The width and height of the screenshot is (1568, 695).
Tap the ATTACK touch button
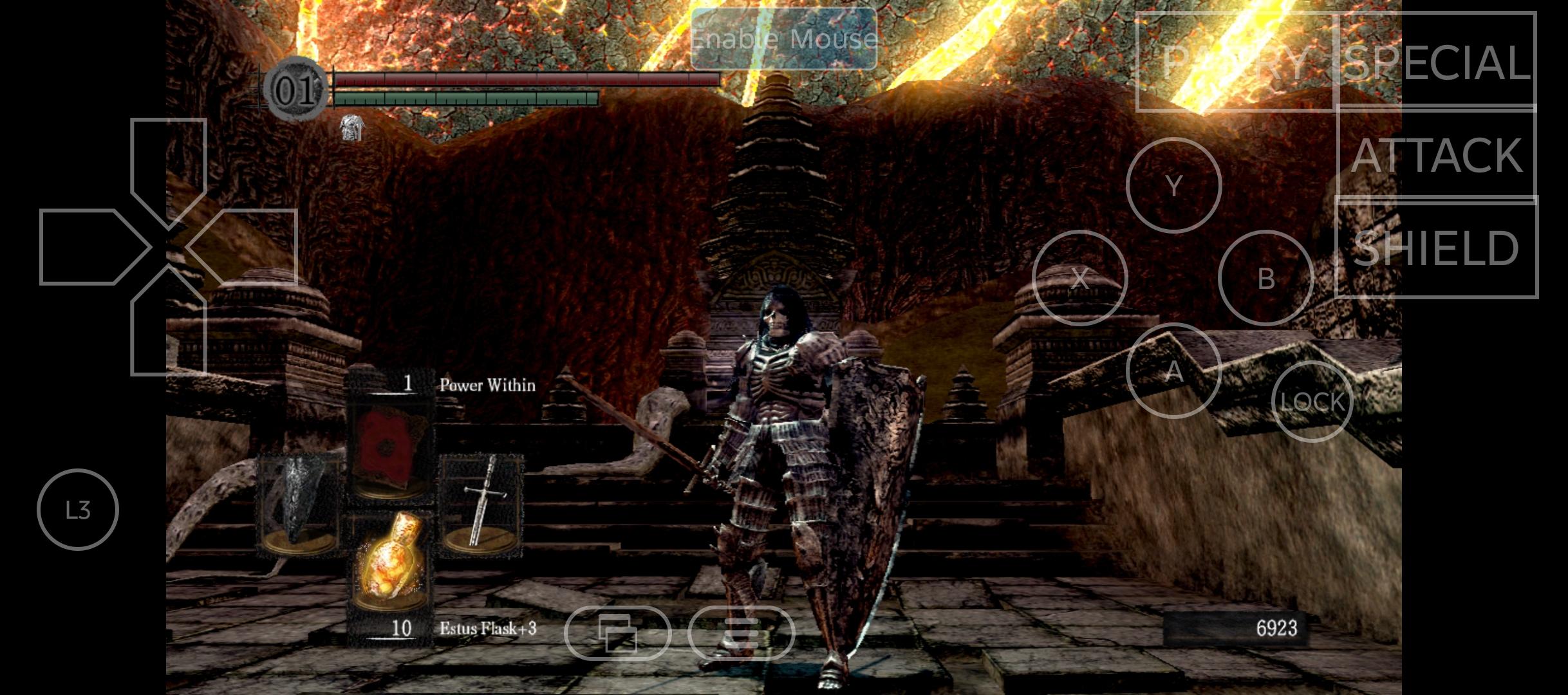click(x=1437, y=154)
